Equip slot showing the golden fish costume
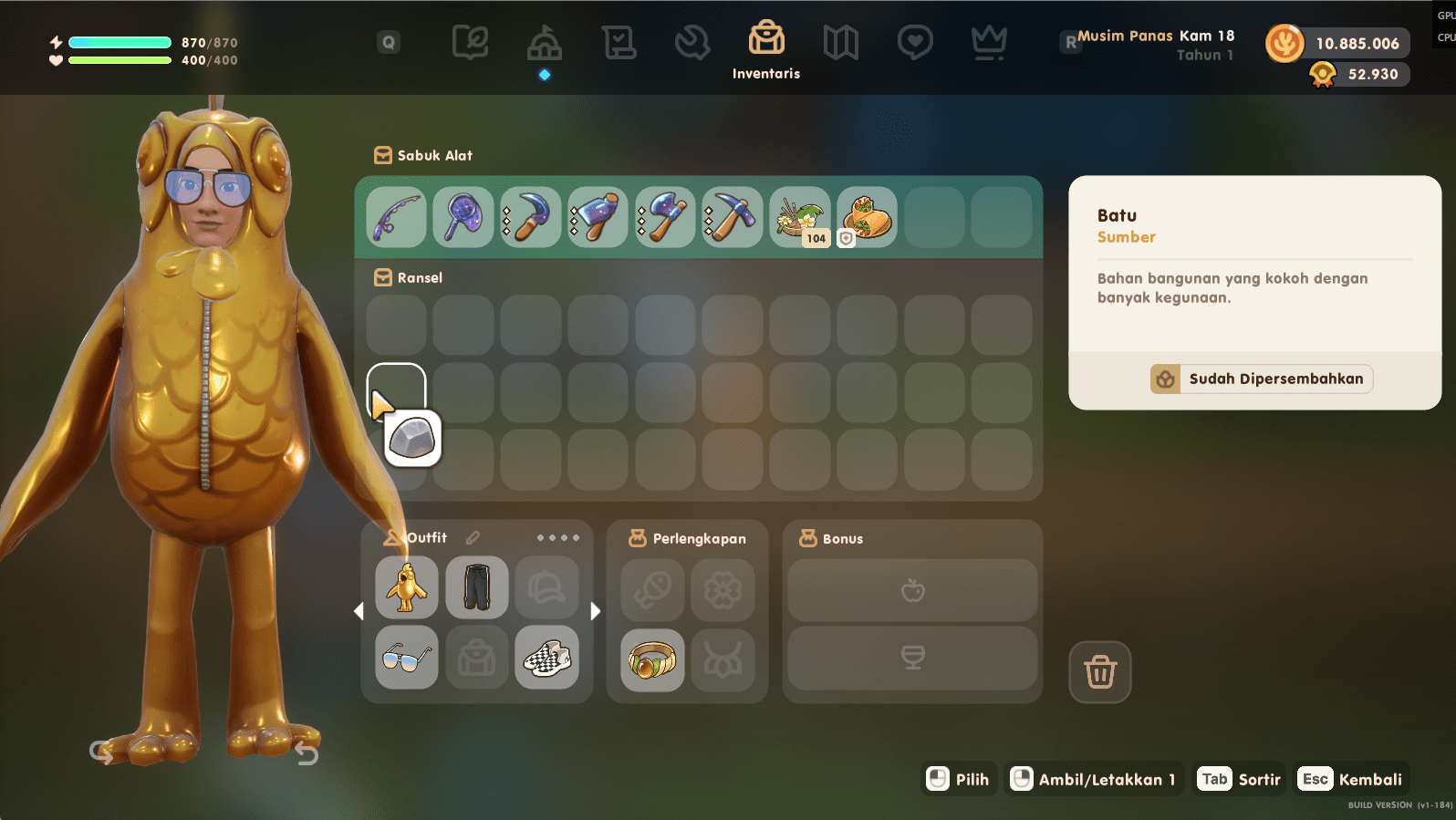The height and width of the screenshot is (820, 1456). [406, 587]
